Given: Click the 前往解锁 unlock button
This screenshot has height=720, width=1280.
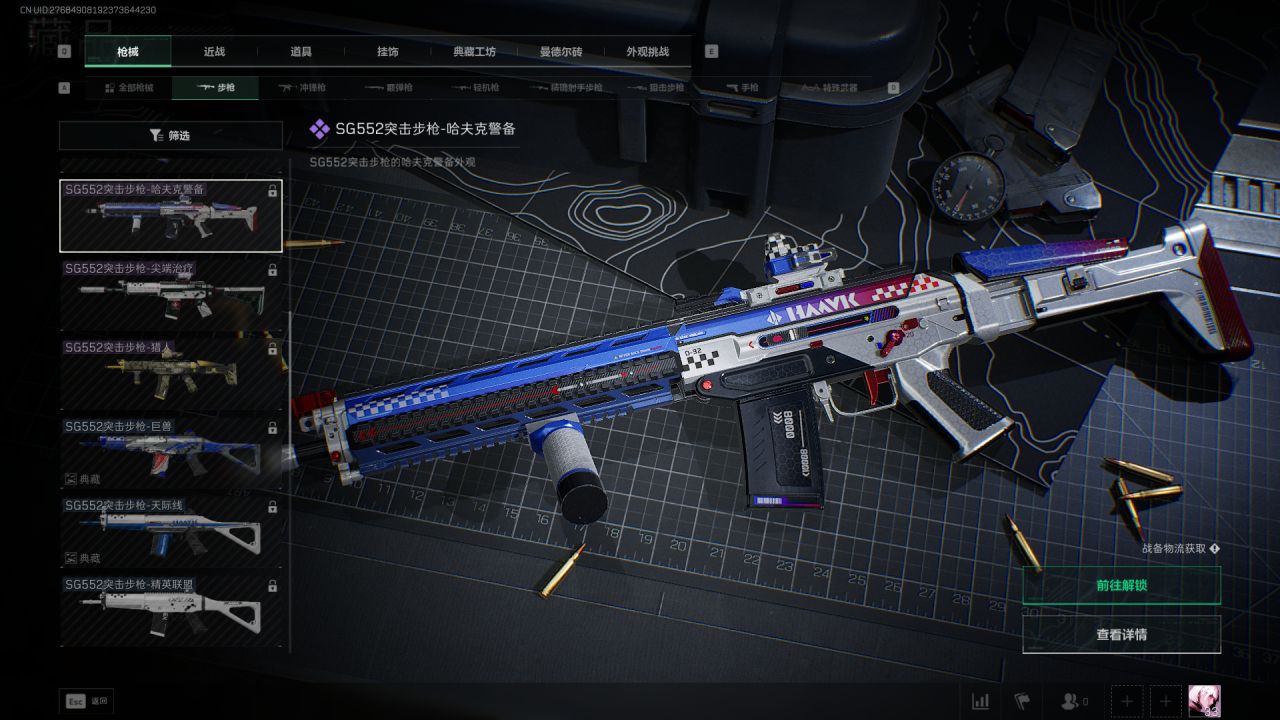Looking at the screenshot, I should 1121,585.
